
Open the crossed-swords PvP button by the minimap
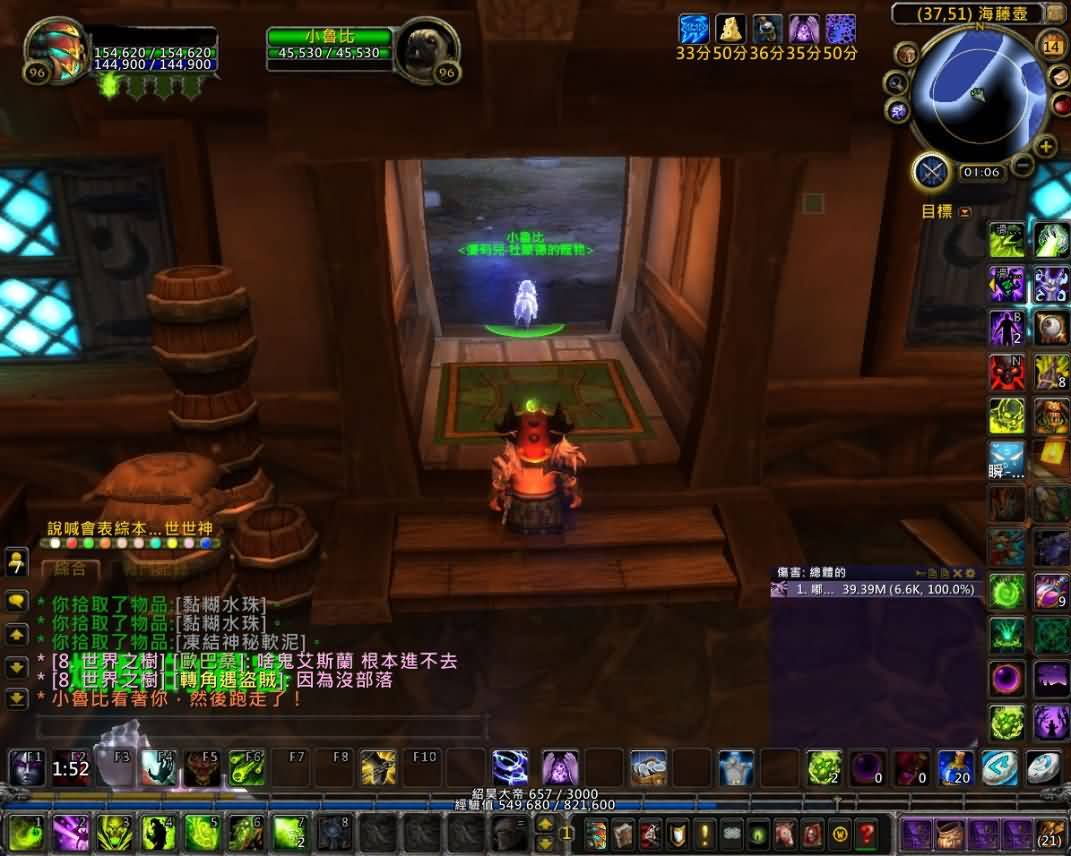point(932,172)
